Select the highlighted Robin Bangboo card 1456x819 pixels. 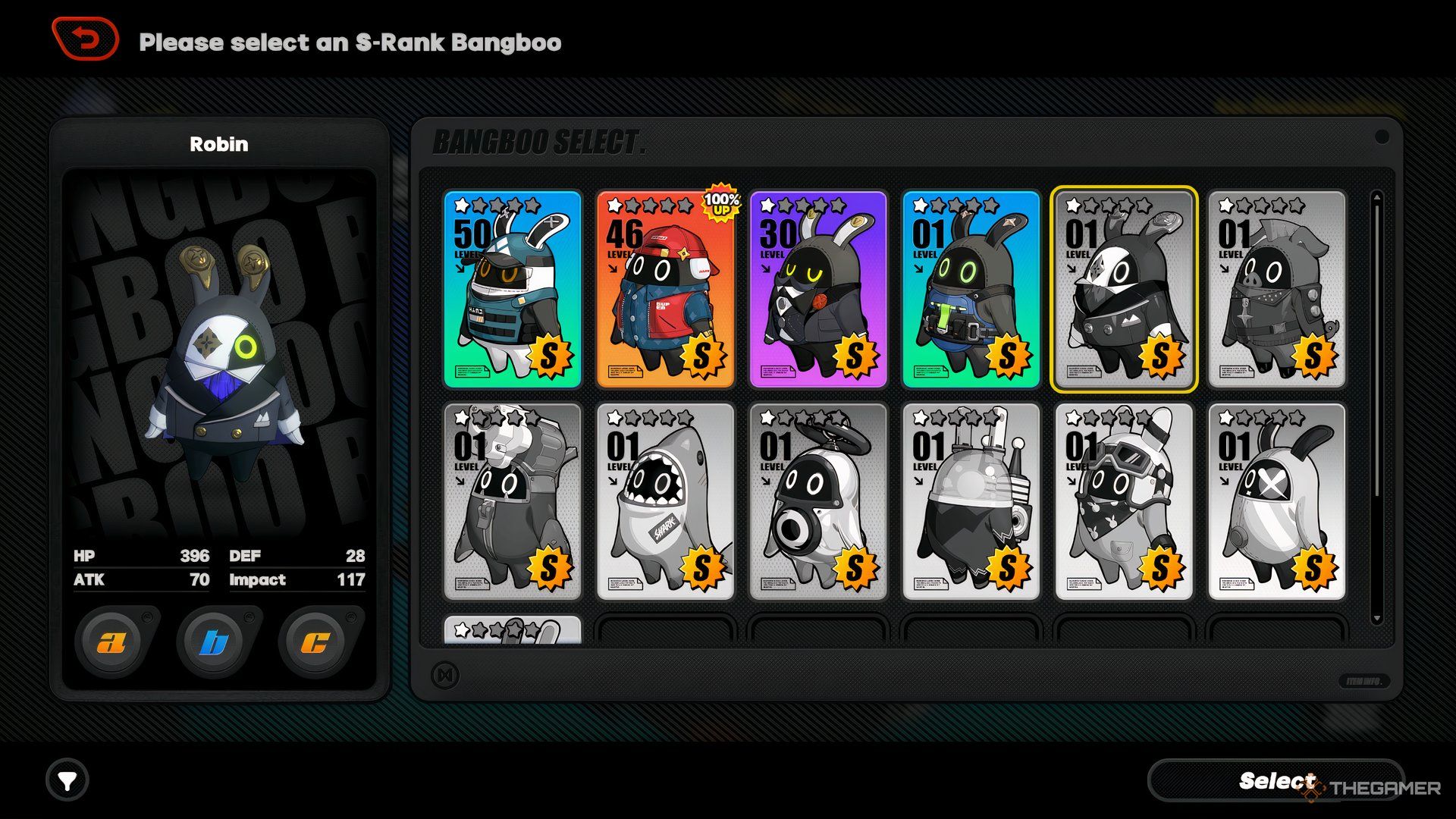click(x=1124, y=289)
